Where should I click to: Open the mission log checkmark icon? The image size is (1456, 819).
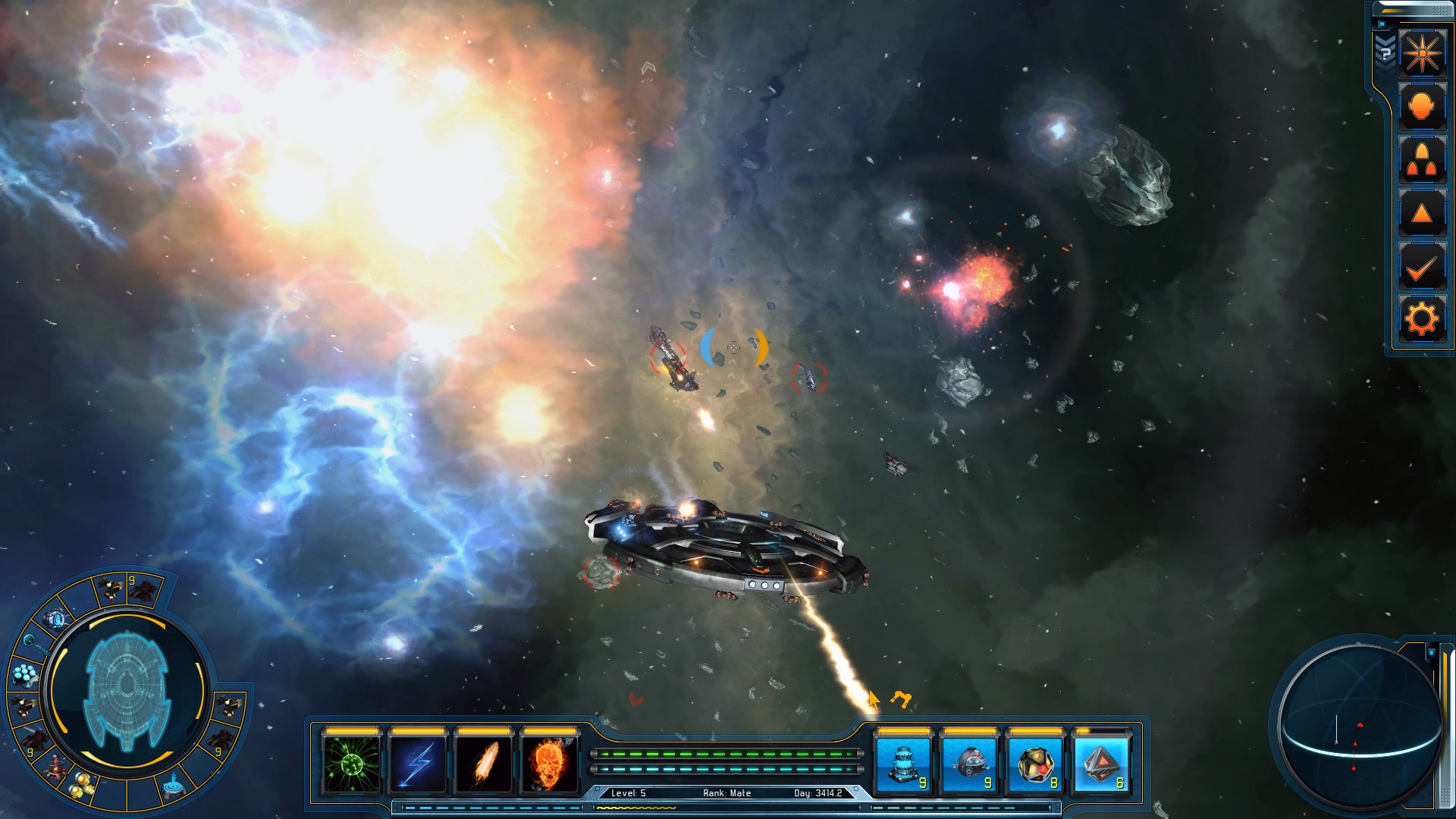(x=1424, y=265)
